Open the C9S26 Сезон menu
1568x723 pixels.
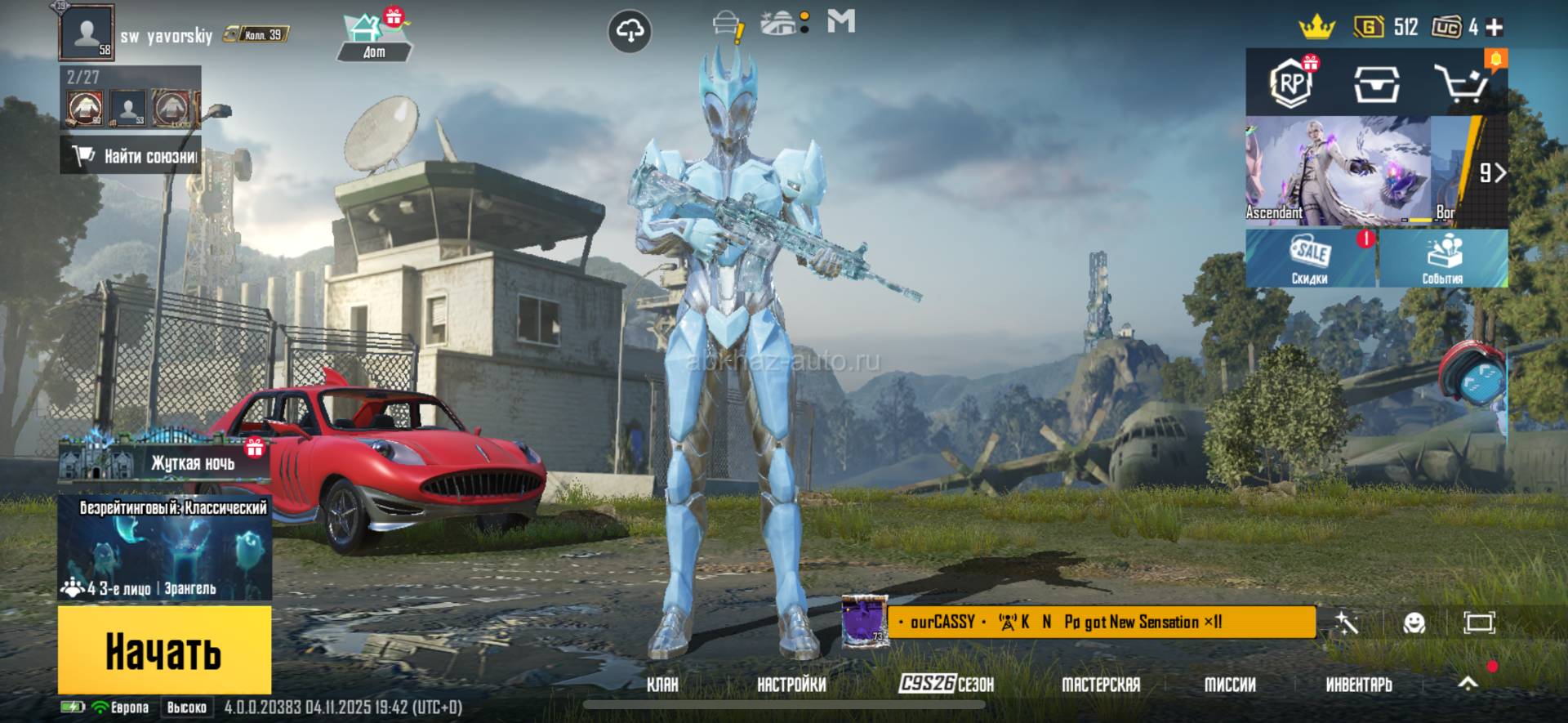pyautogui.click(x=947, y=685)
